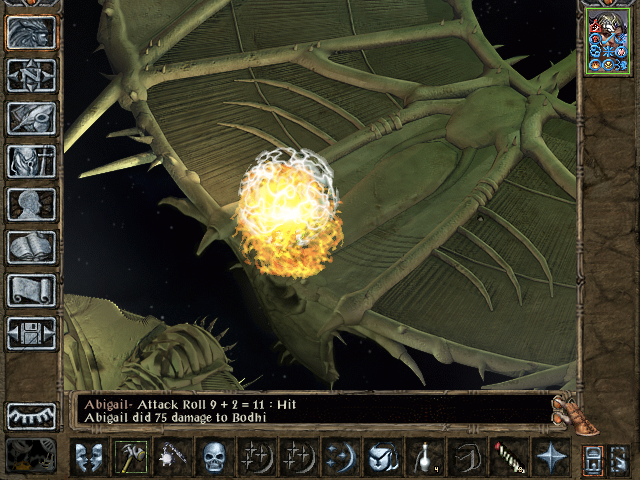Open the priest scroll screen
This screenshot has height=480, width=640.
coord(31,290)
